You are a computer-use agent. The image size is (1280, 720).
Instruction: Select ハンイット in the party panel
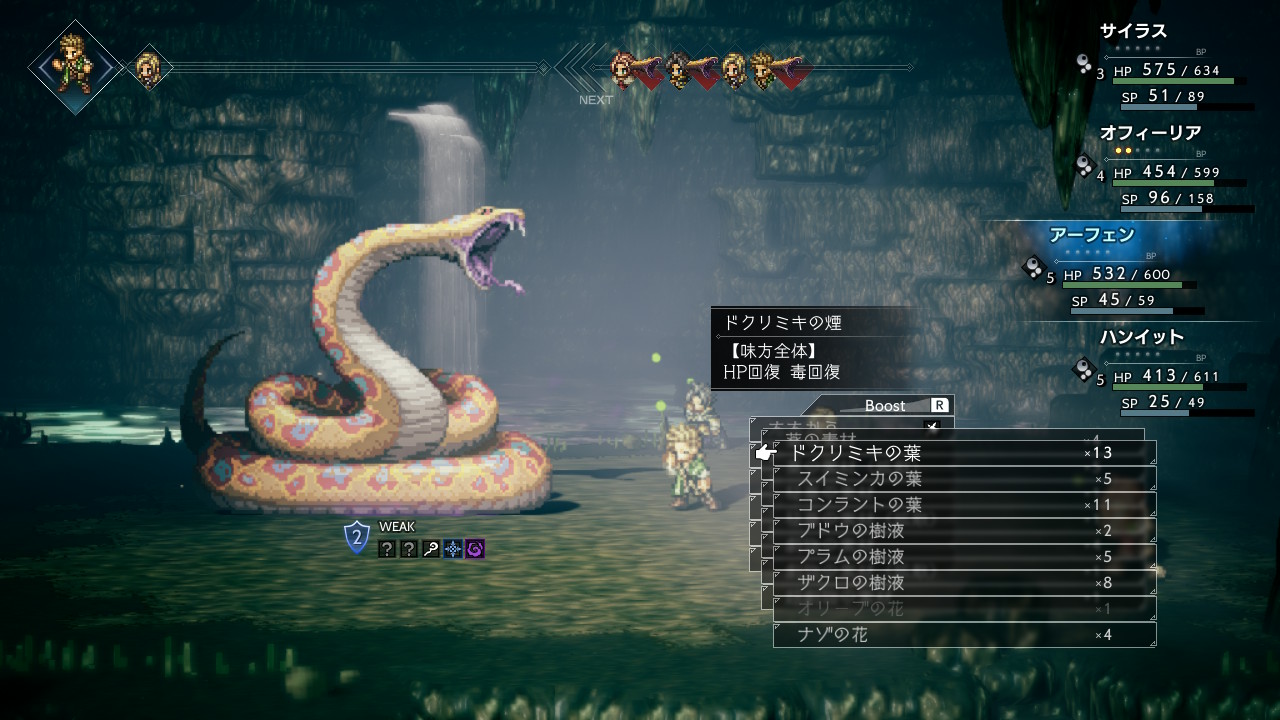(1141, 337)
